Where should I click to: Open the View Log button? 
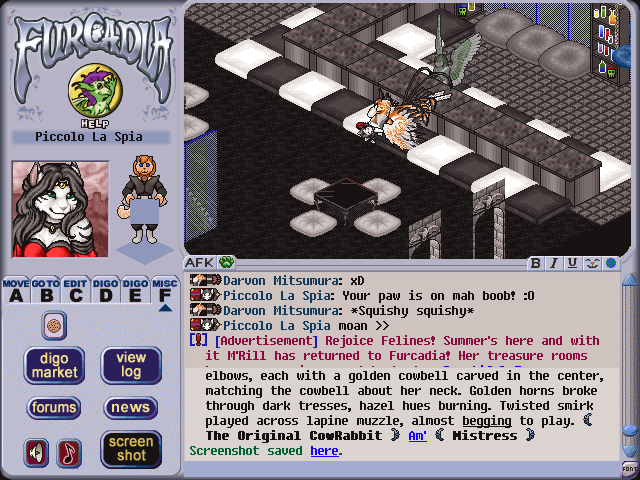(131, 365)
